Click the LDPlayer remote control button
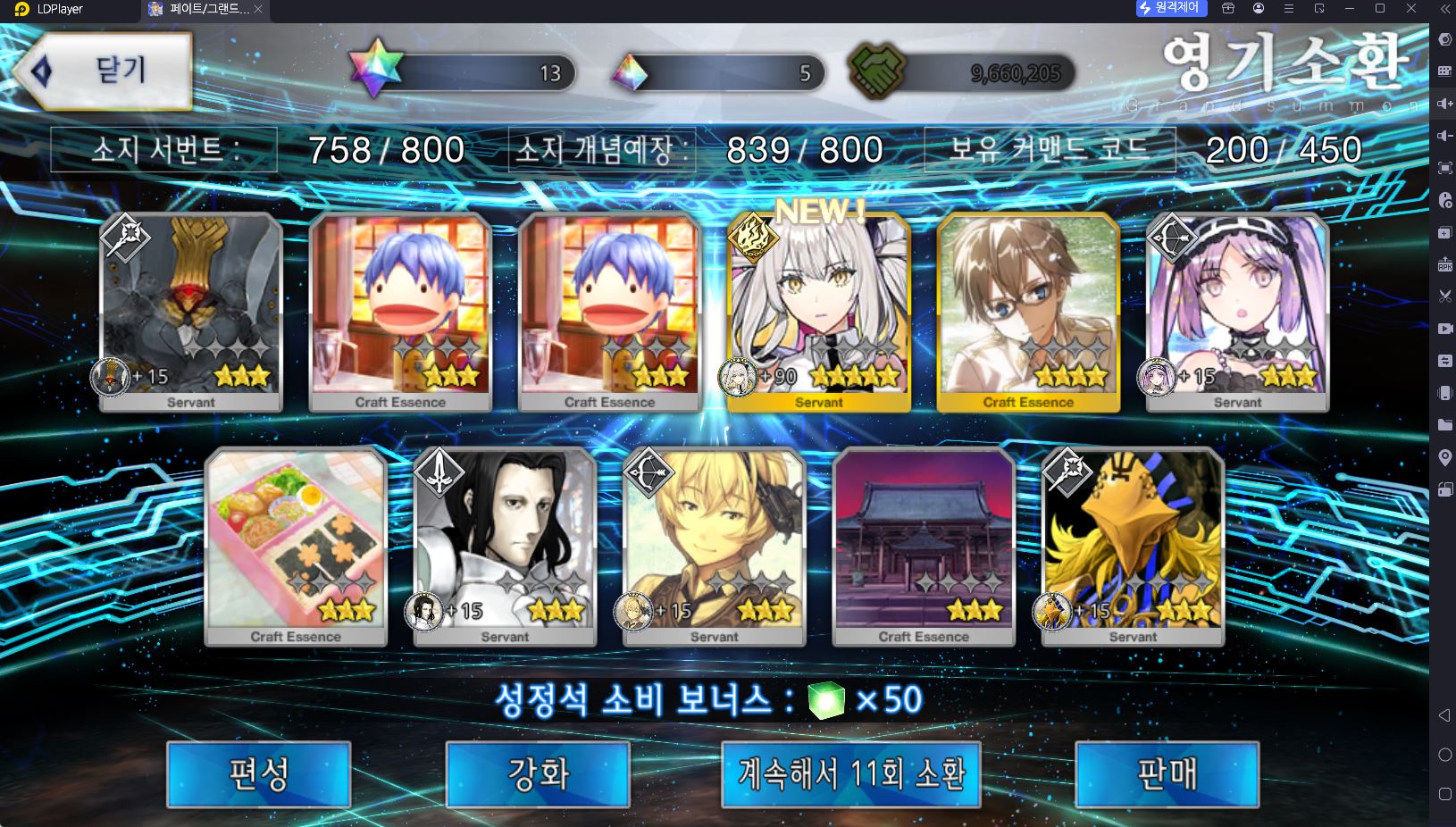 tap(1171, 8)
